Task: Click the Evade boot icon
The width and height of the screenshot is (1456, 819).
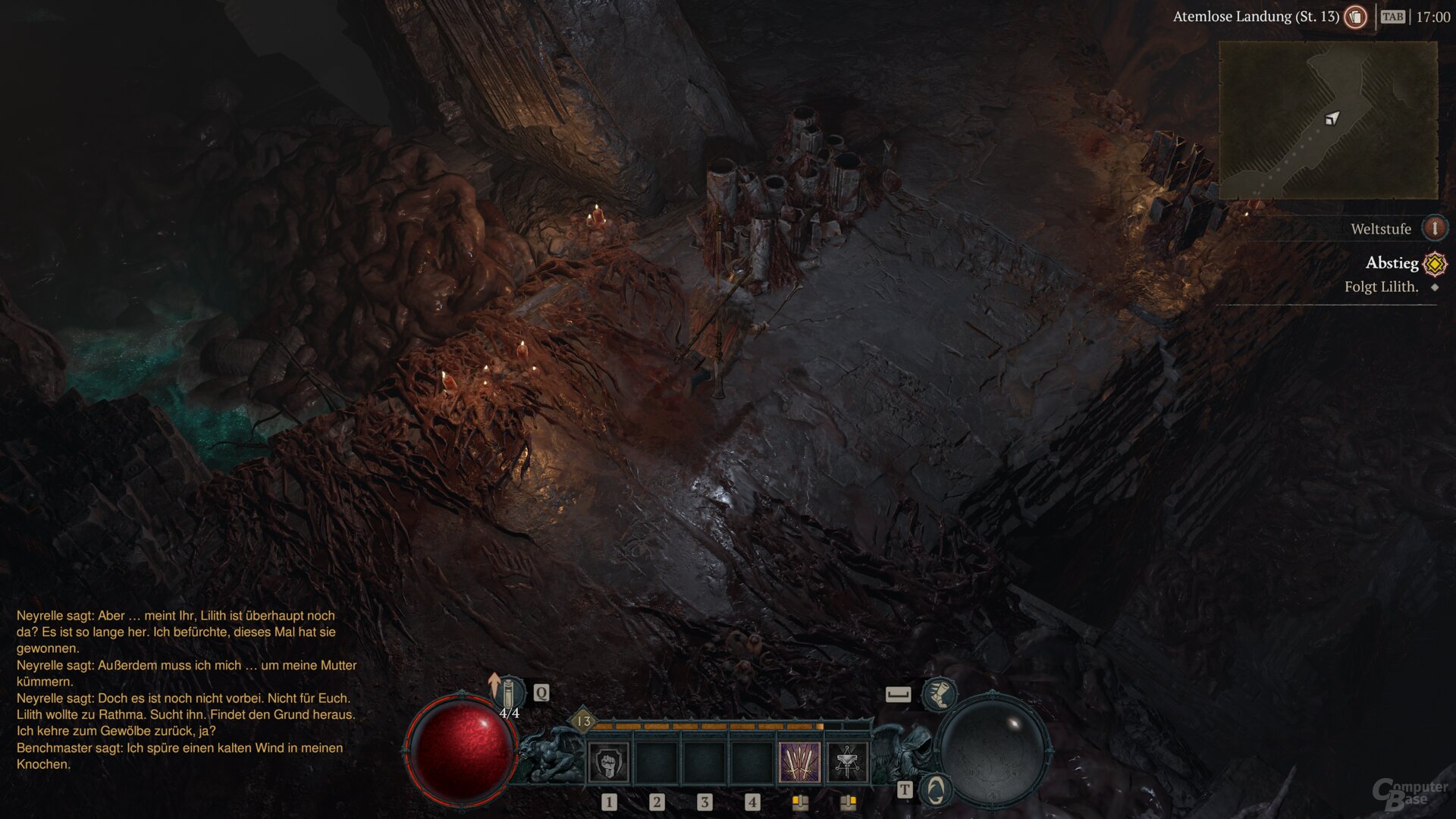Action: 940,696
